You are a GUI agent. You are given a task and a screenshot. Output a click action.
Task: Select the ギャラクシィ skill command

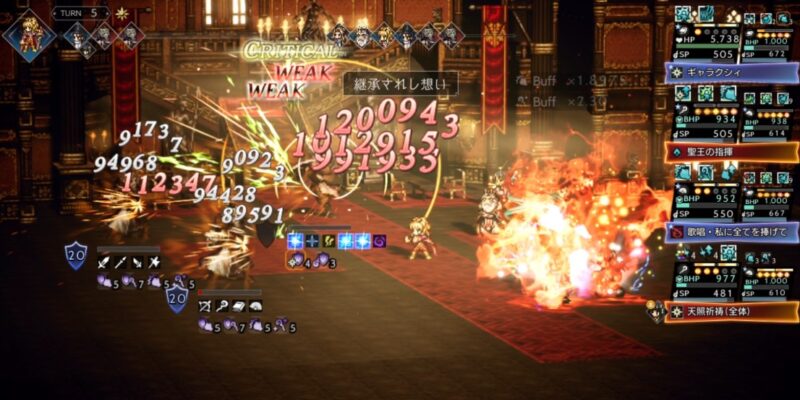click(x=731, y=72)
